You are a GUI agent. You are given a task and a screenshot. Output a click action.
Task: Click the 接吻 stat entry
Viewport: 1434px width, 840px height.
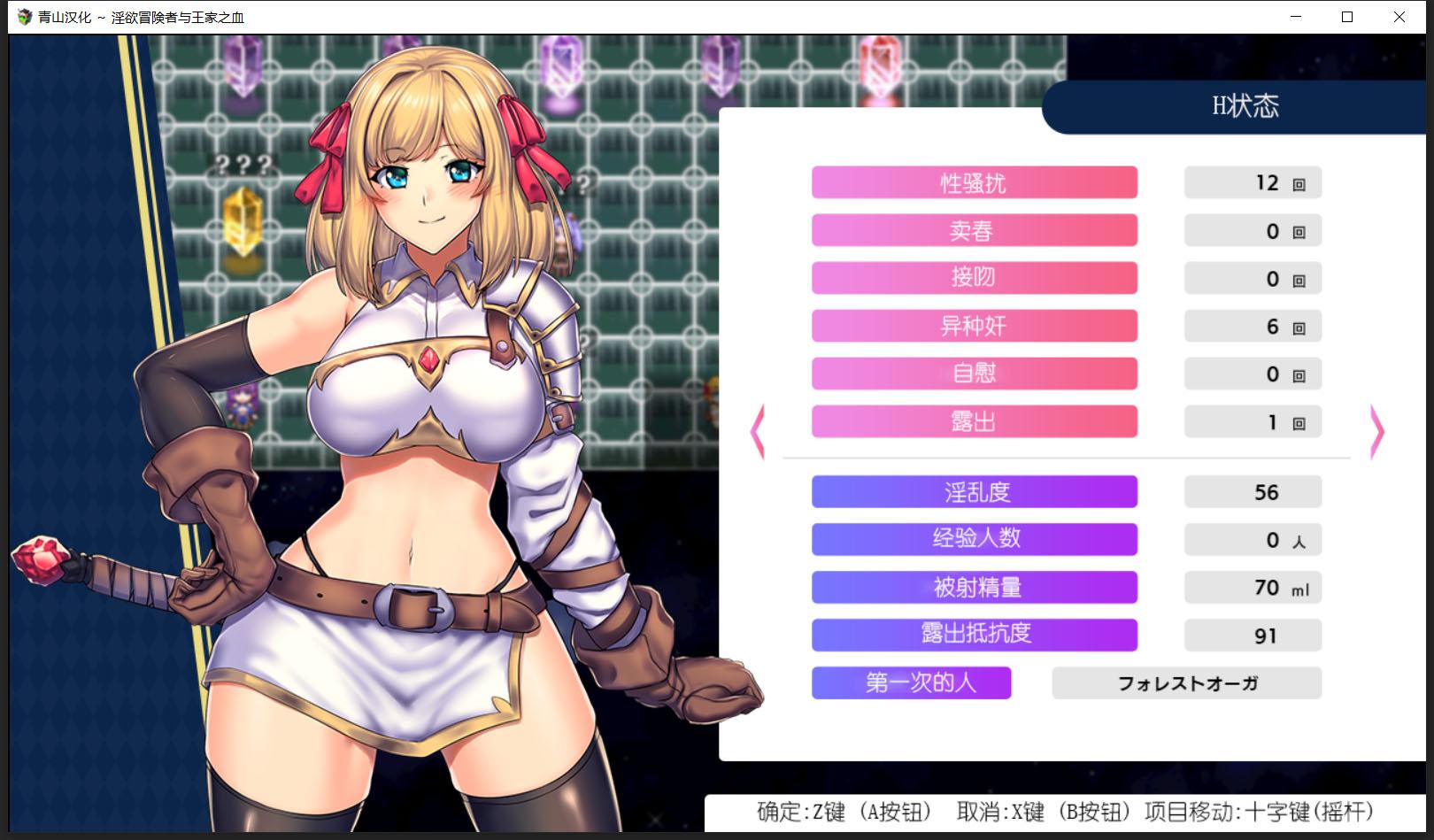click(x=974, y=278)
